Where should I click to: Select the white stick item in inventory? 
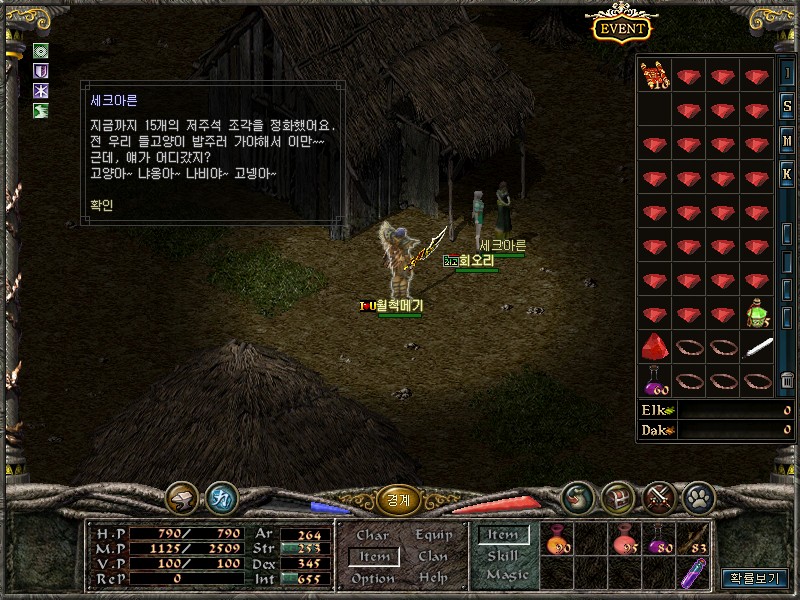(x=757, y=347)
